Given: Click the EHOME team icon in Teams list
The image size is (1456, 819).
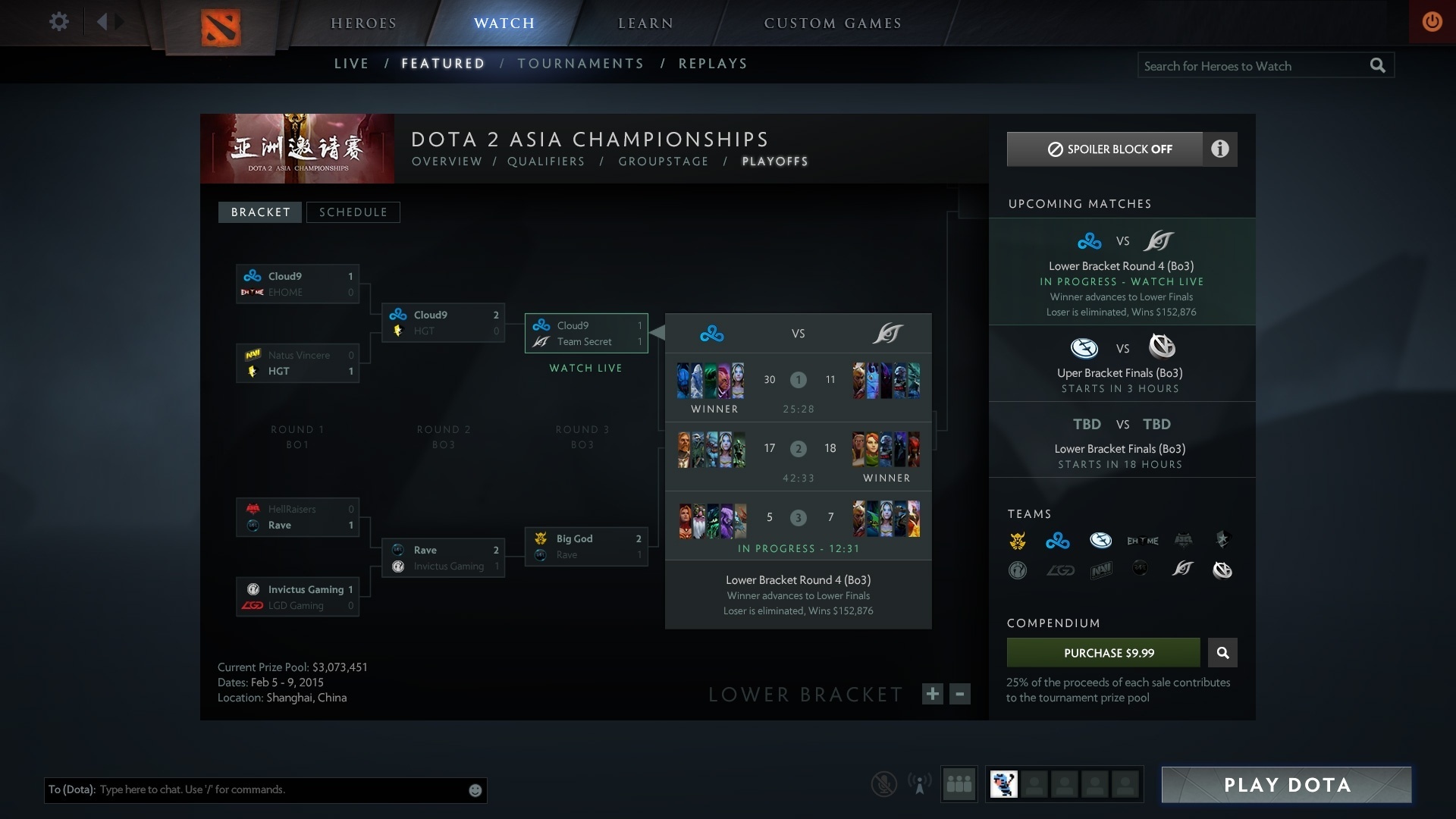Looking at the screenshot, I should pyautogui.click(x=1144, y=541).
